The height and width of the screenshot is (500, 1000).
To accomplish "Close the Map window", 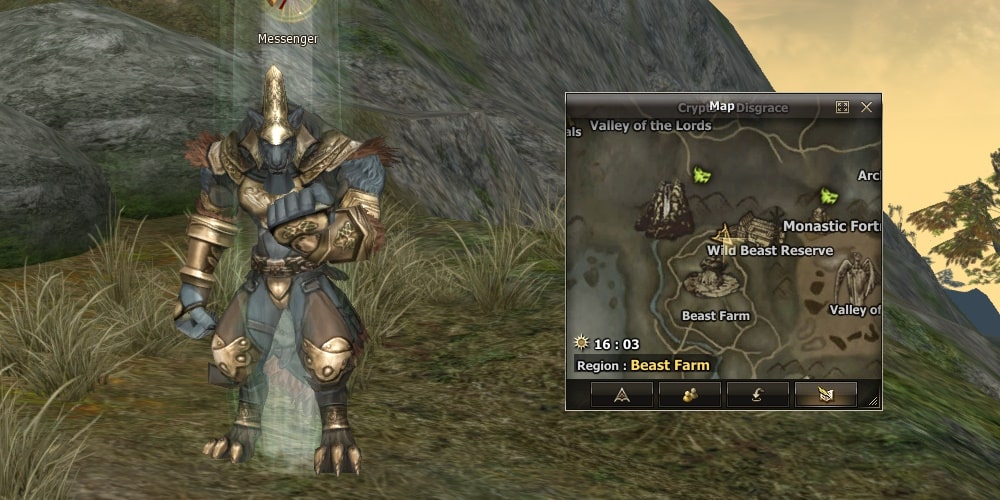I will [866, 107].
